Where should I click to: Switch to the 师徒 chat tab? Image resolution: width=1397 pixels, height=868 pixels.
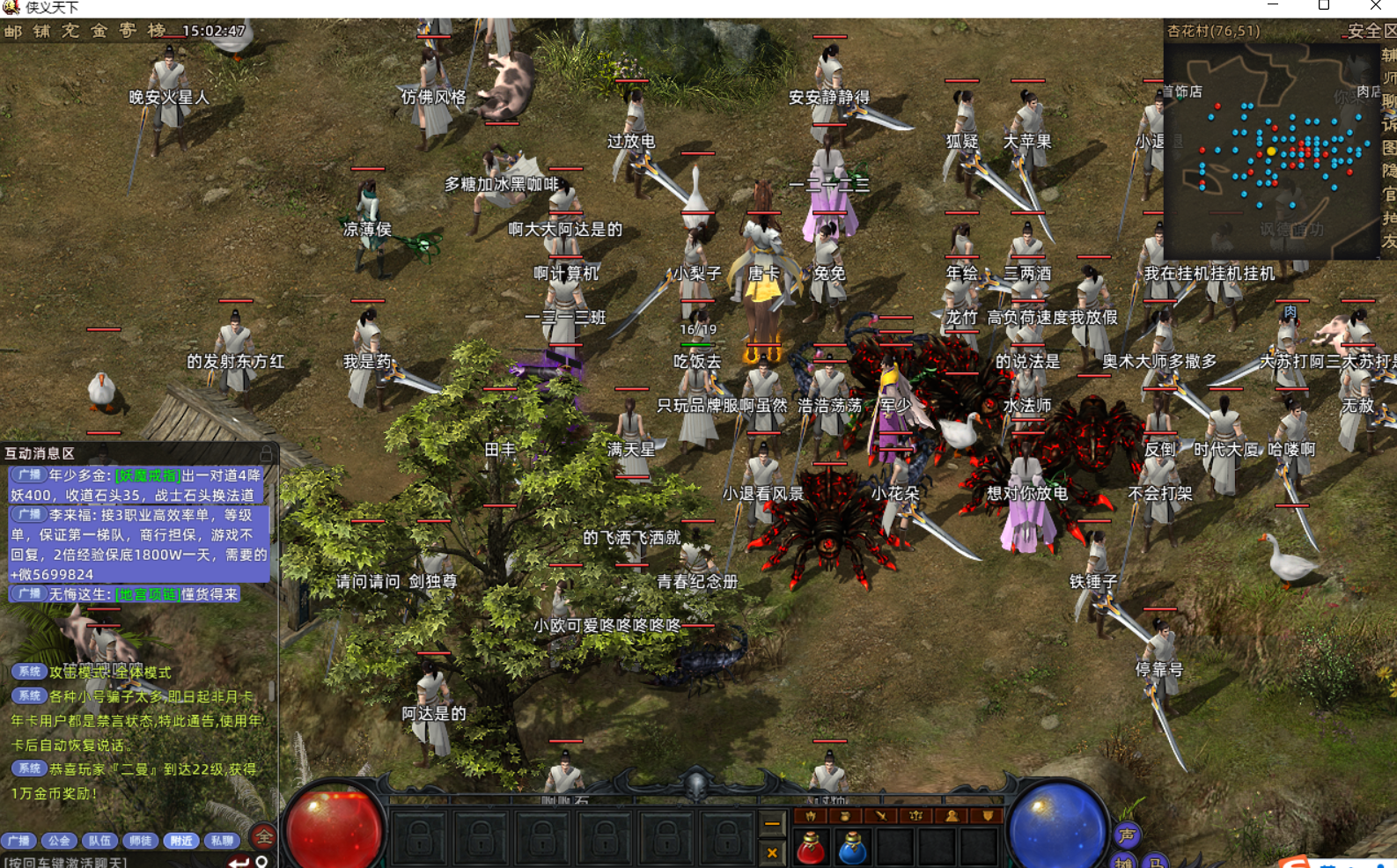[140, 841]
